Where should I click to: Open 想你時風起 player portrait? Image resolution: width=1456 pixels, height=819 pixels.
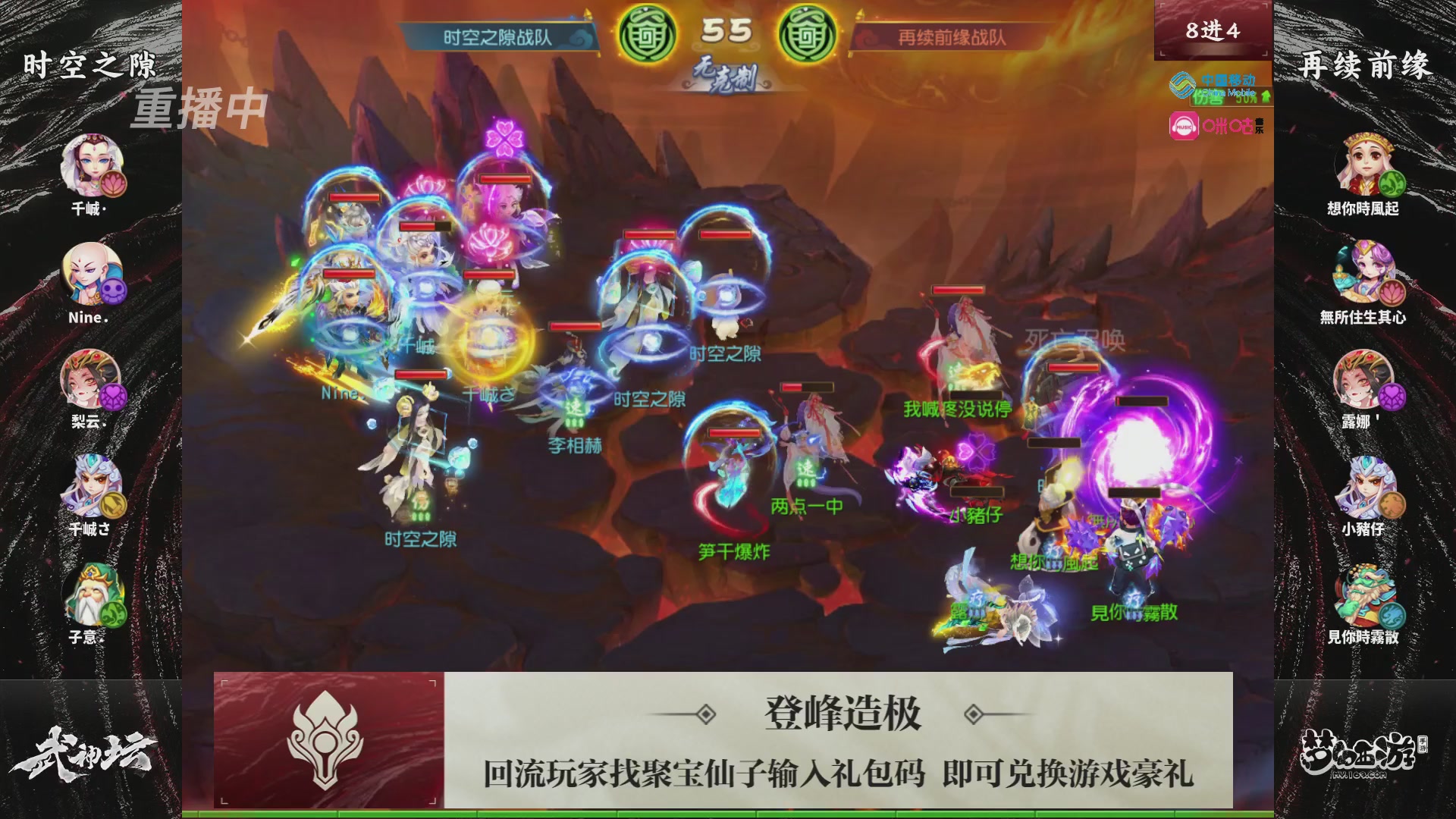pos(1367,163)
